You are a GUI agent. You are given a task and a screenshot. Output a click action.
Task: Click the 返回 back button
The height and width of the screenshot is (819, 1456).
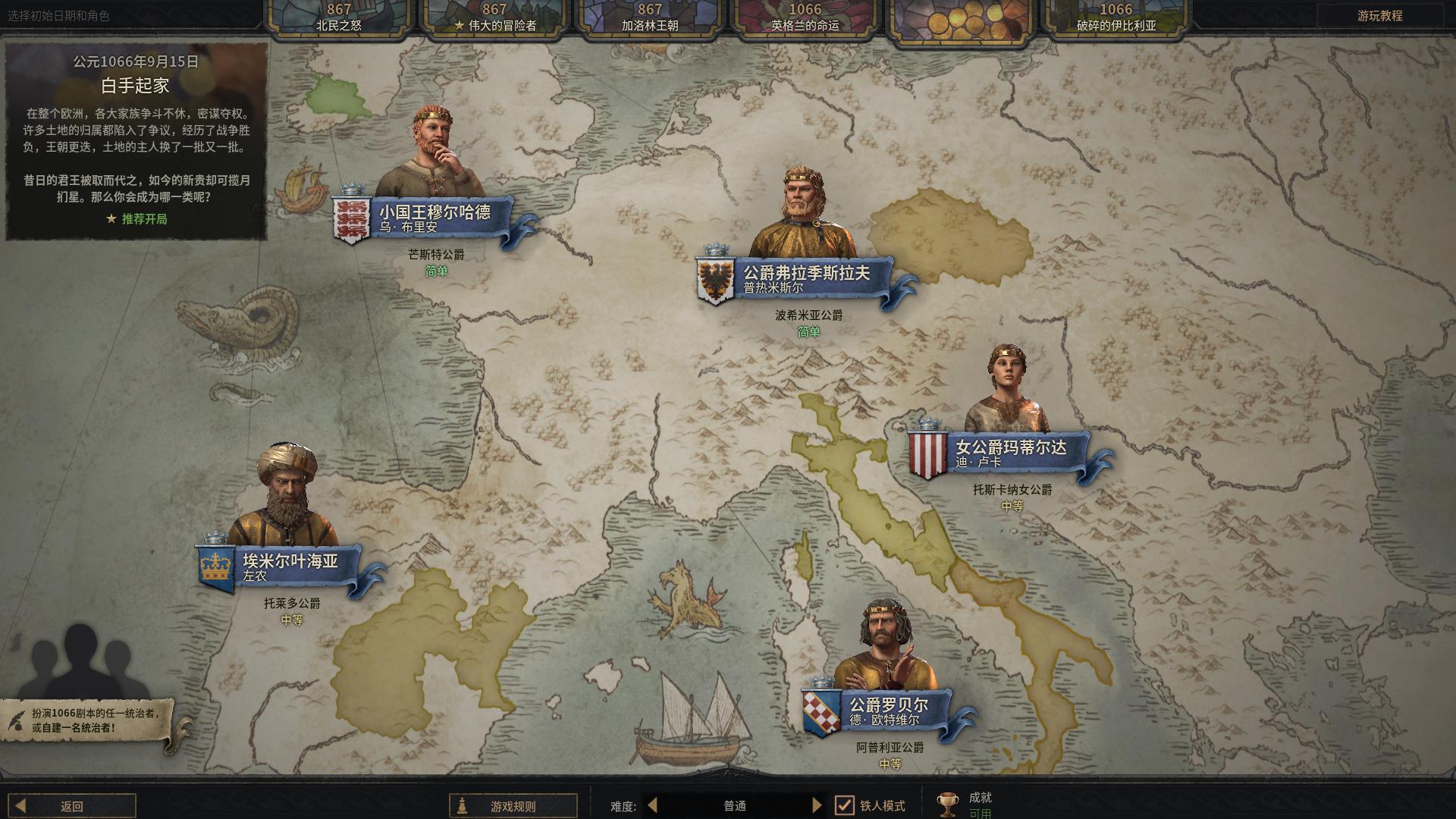[73, 806]
